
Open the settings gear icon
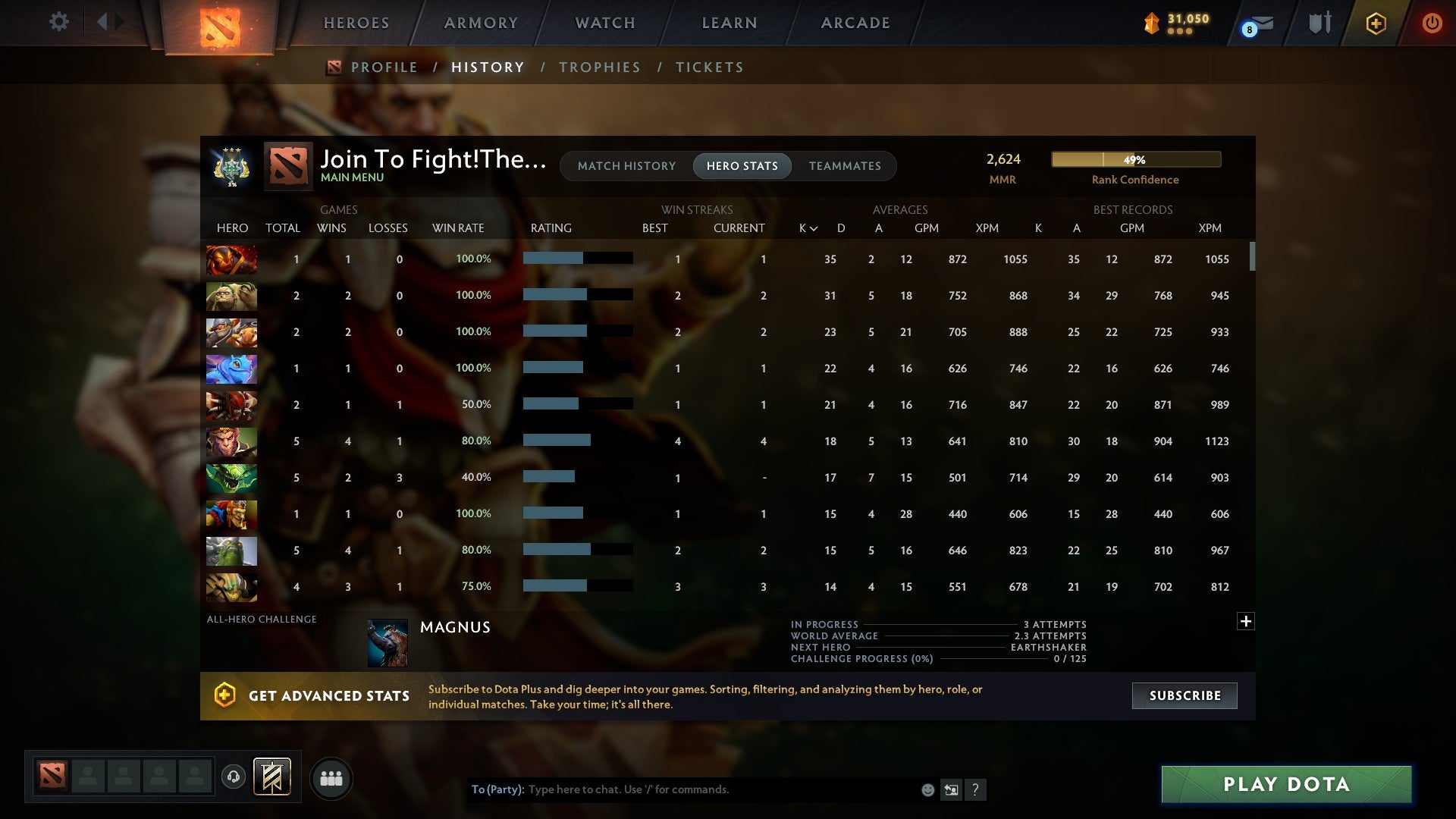pos(59,22)
